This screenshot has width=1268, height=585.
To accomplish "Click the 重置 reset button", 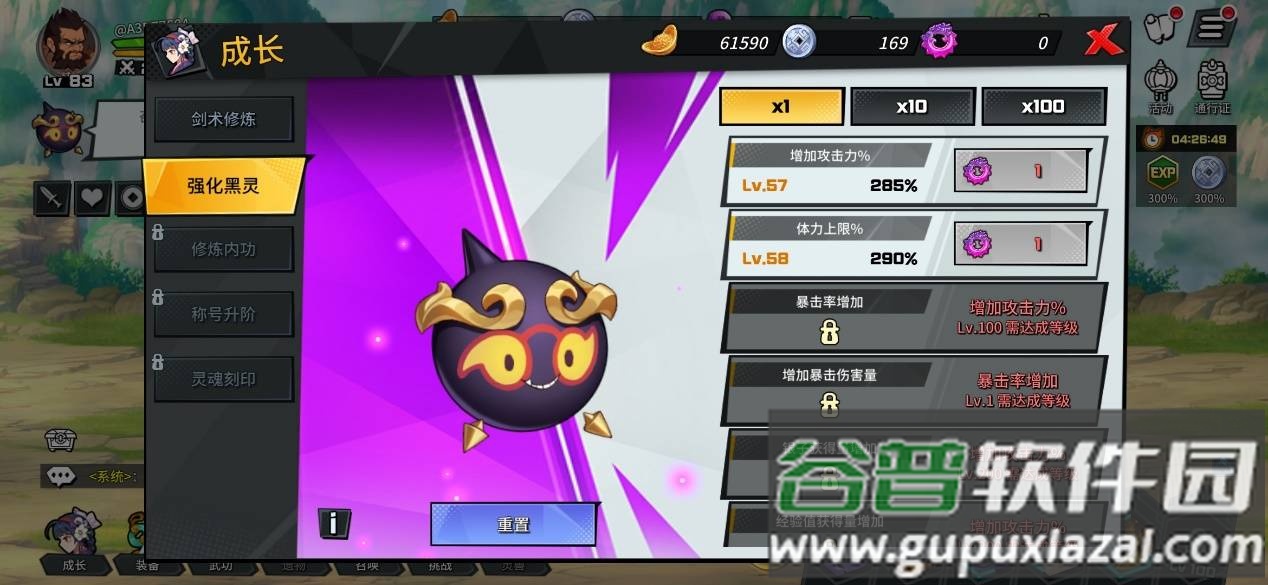I will point(513,524).
